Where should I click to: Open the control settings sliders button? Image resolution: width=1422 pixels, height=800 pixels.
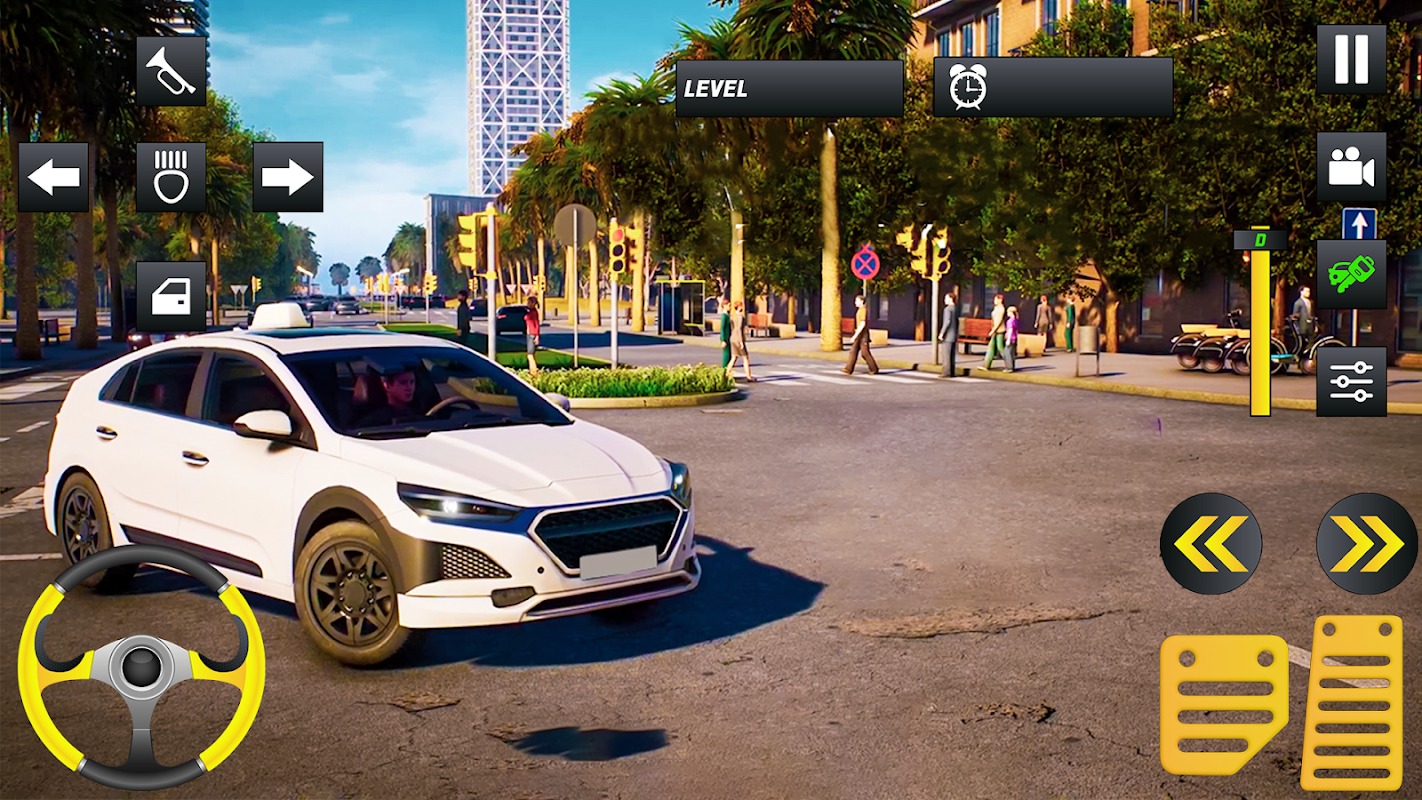point(1351,381)
